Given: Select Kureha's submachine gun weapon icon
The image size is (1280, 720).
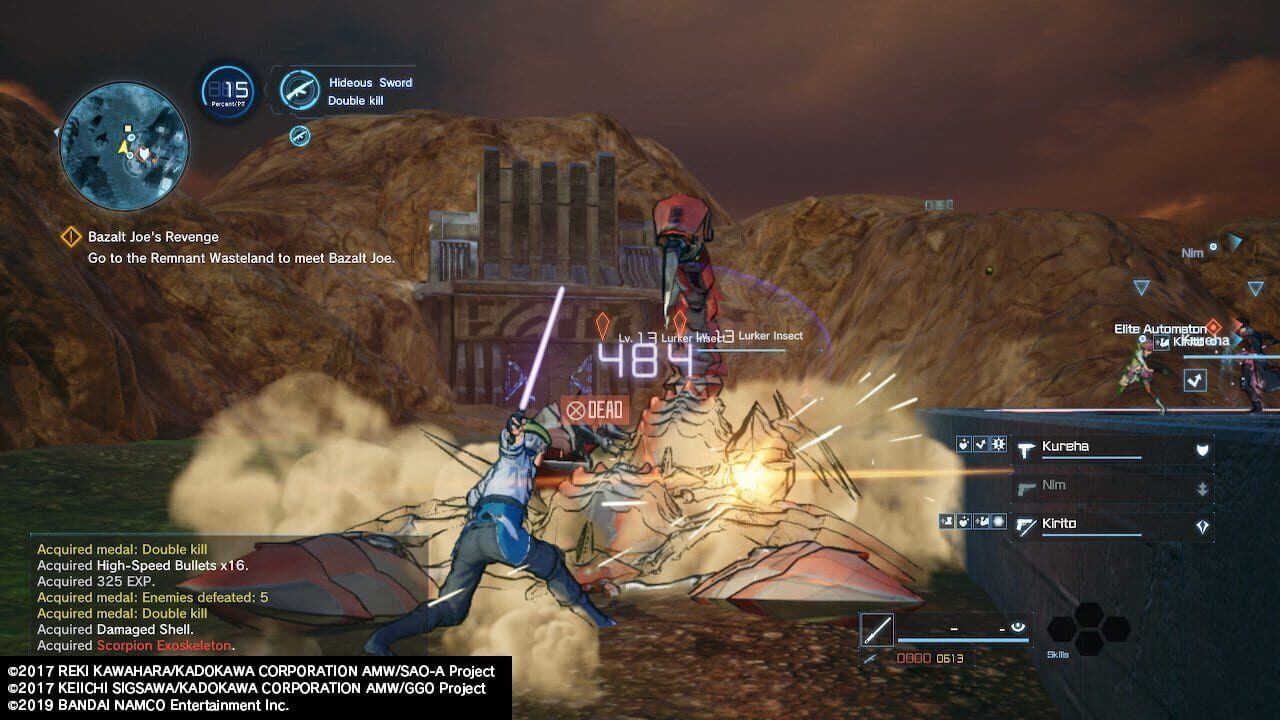Looking at the screenshot, I should click(x=1026, y=450).
